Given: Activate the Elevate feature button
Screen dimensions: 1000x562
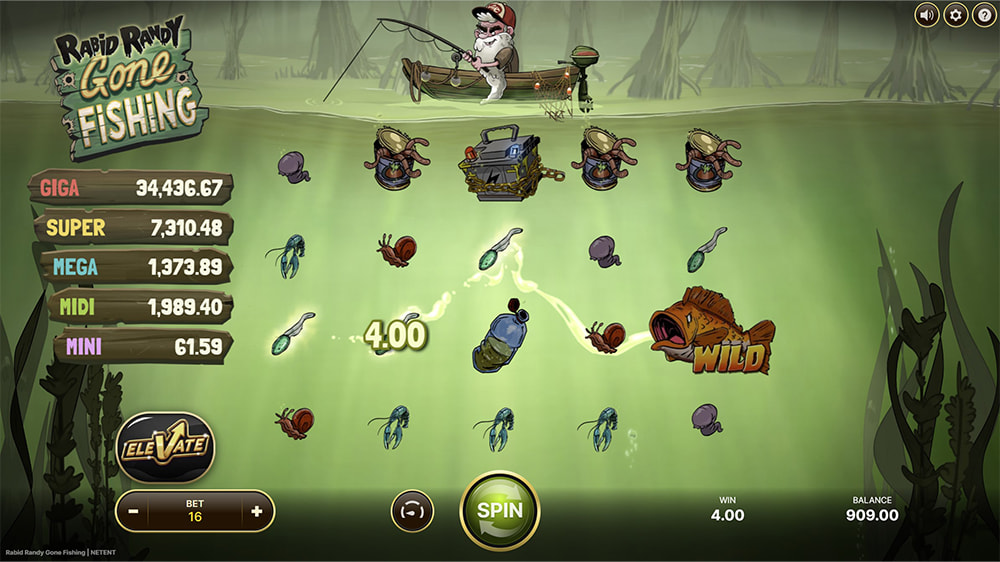Looking at the screenshot, I should 165,447.
